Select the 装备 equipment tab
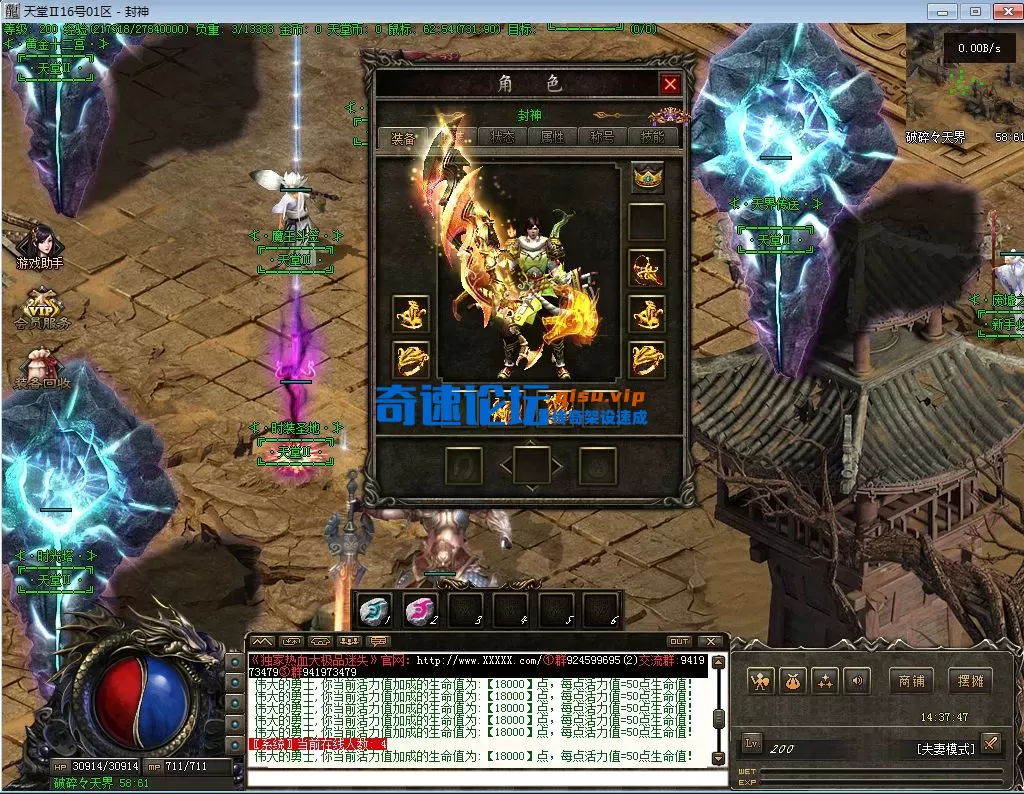The image size is (1024, 794). [x=403, y=137]
